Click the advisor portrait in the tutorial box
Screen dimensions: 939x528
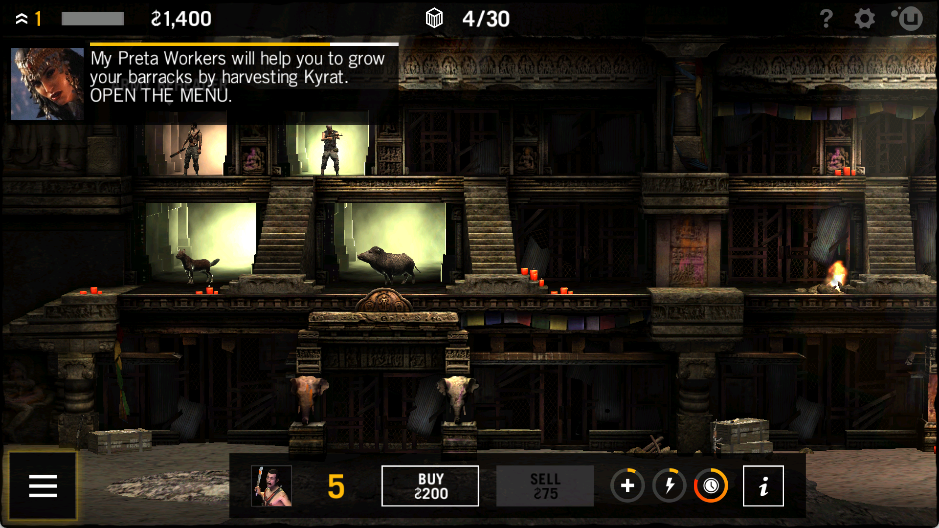(47, 84)
